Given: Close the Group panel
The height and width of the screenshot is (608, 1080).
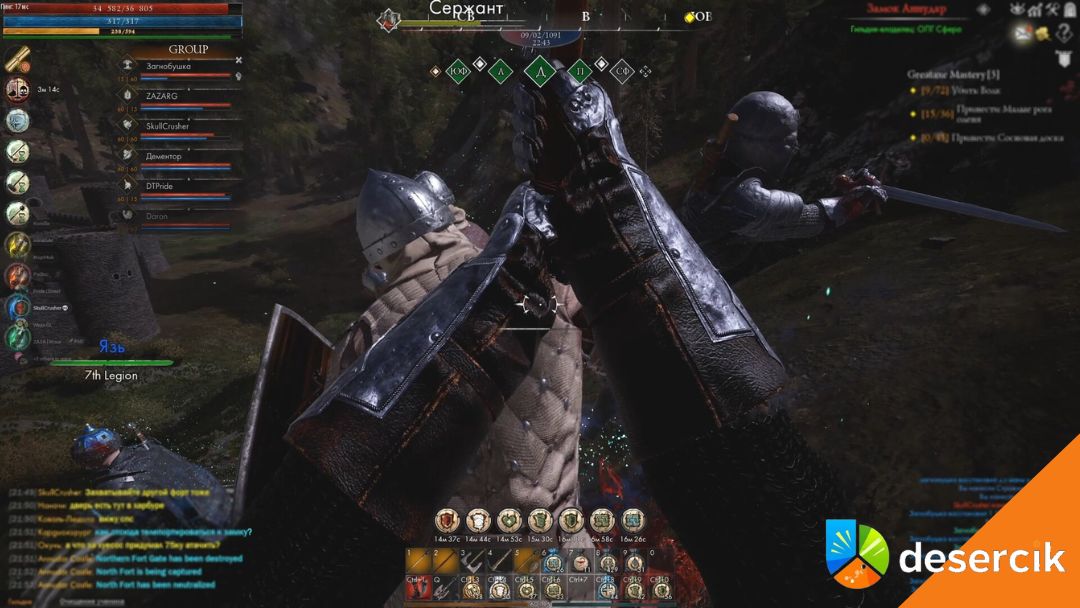Looking at the screenshot, I should 238,60.
